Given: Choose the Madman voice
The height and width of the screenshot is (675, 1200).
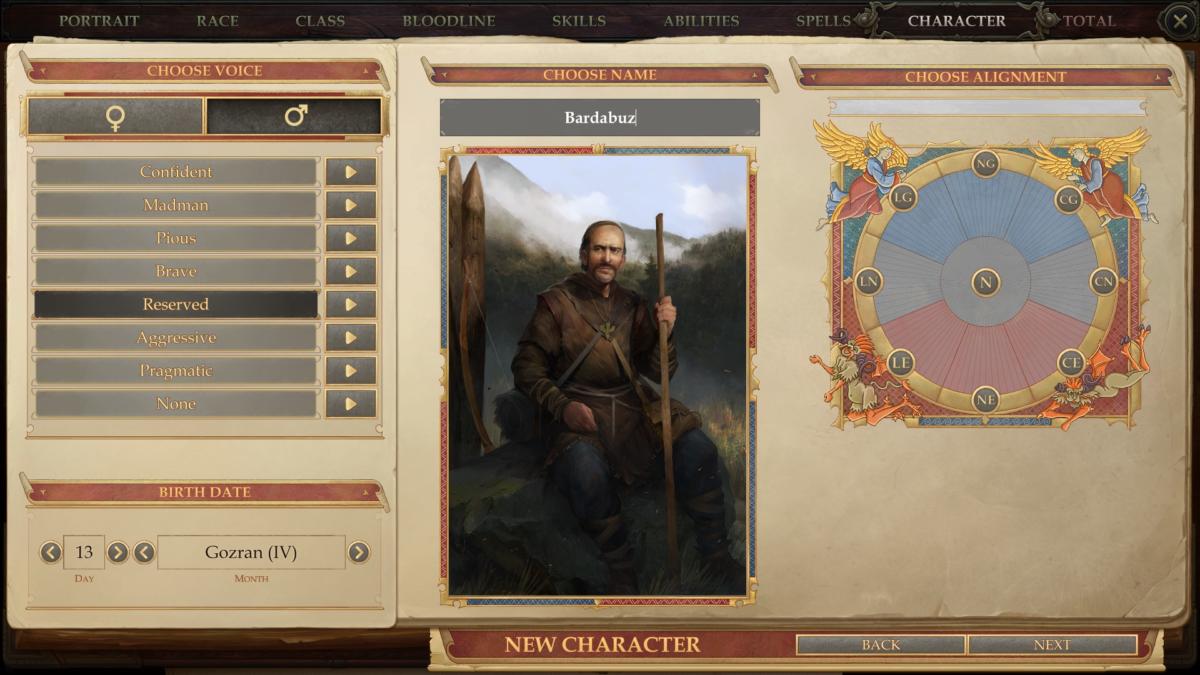Looking at the screenshot, I should (x=176, y=205).
